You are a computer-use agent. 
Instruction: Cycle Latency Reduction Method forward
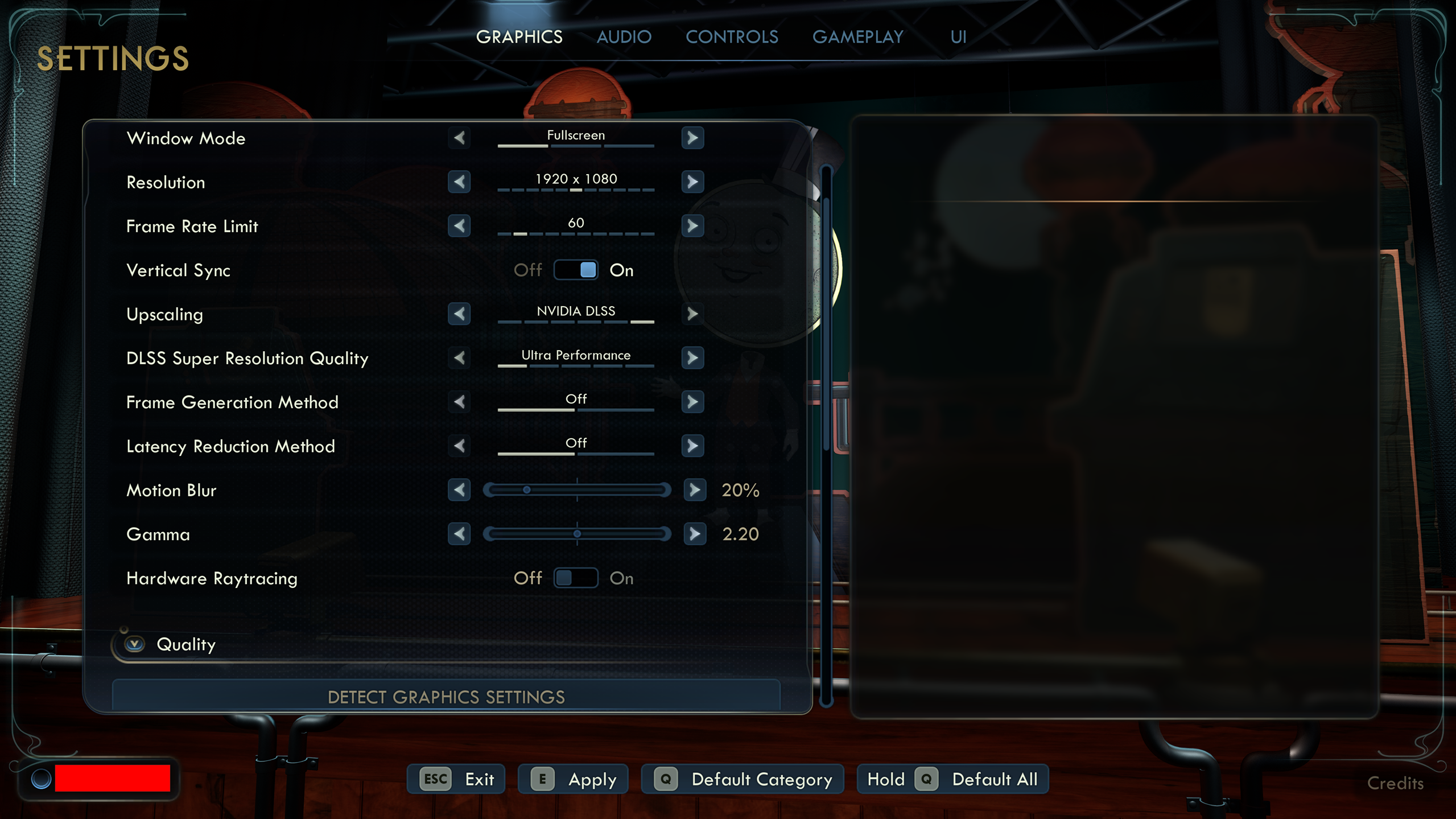point(692,446)
